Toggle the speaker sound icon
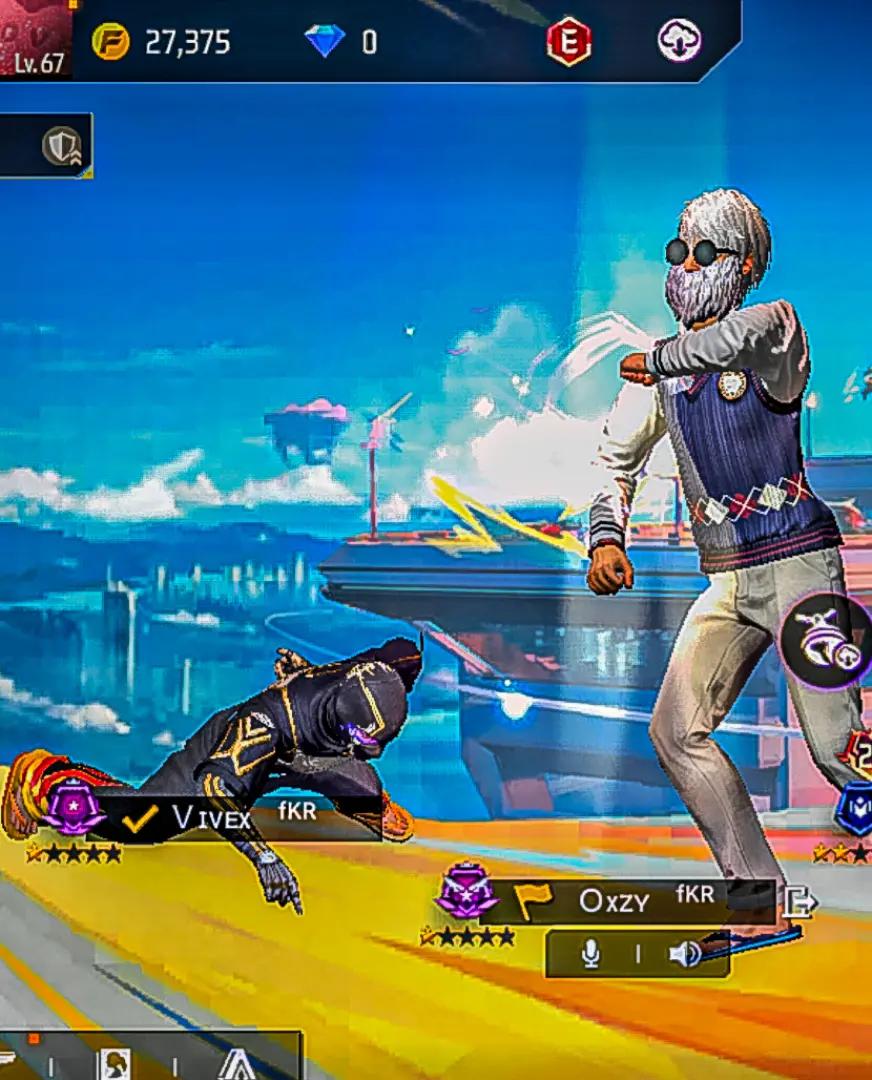The width and height of the screenshot is (872, 1080). point(684,955)
